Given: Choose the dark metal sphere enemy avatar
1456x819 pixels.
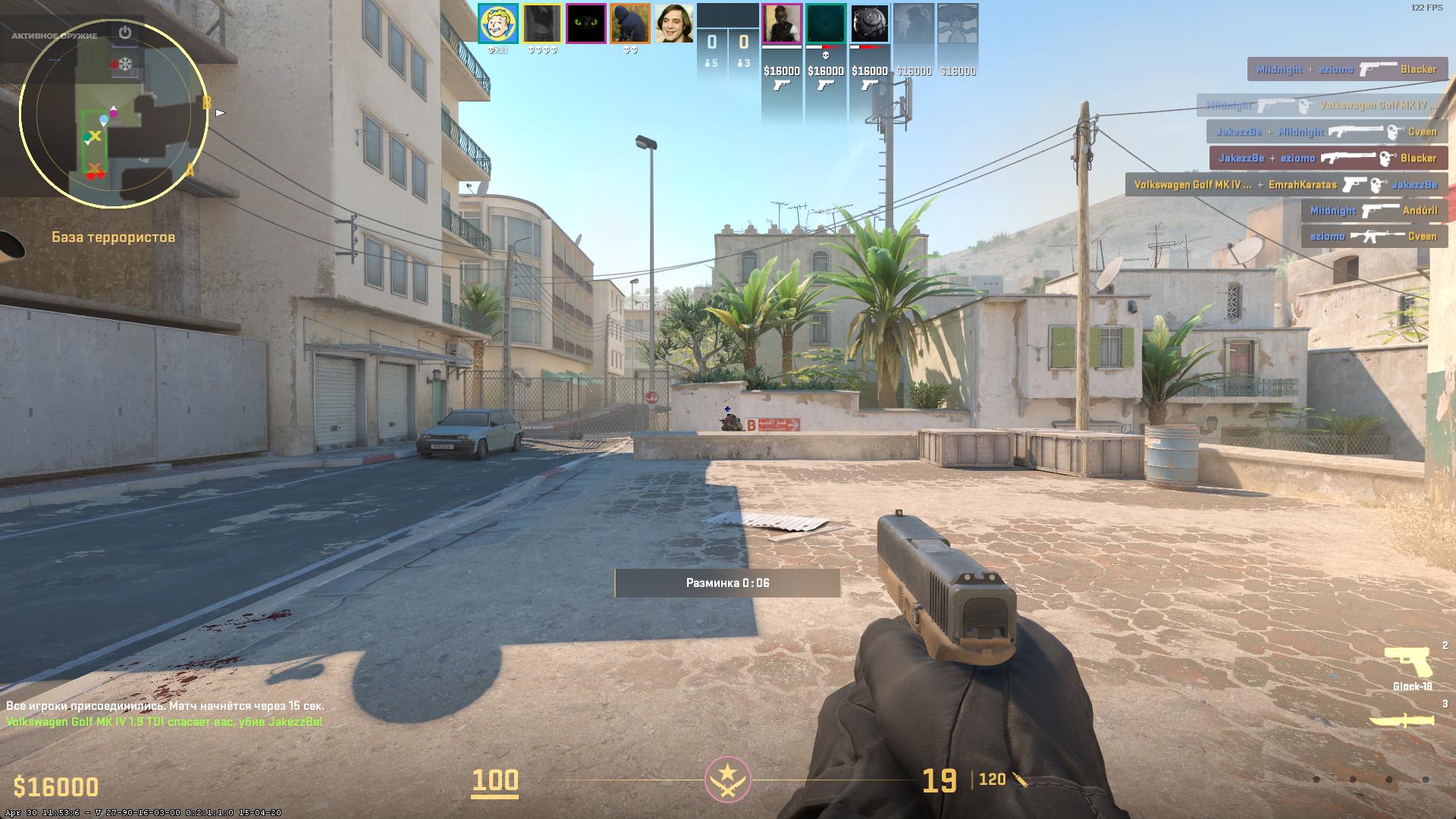Looking at the screenshot, I should tap(870, 24).
